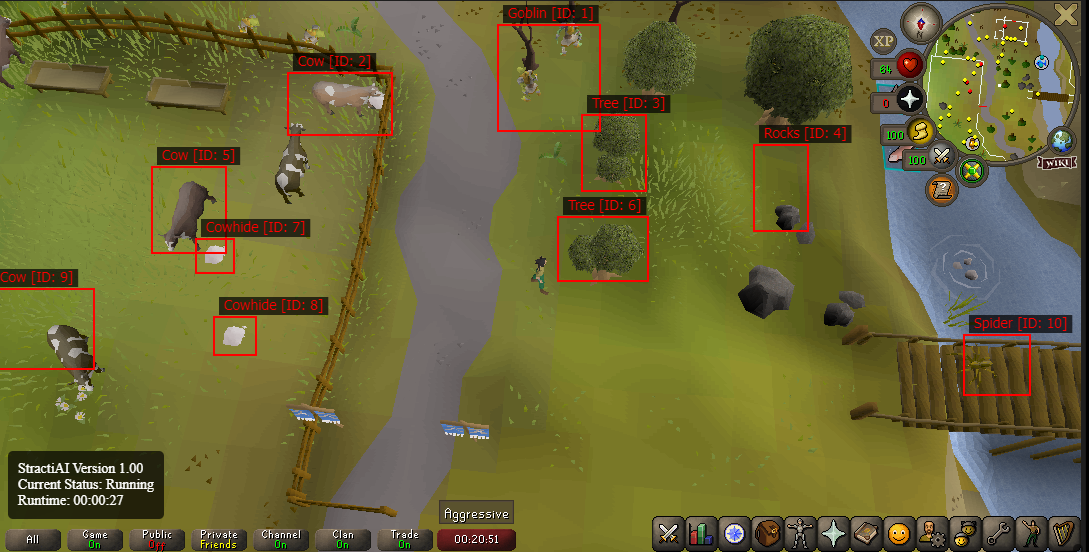
Task: Toggle the Public chat filter
Action: pos(157,540)
